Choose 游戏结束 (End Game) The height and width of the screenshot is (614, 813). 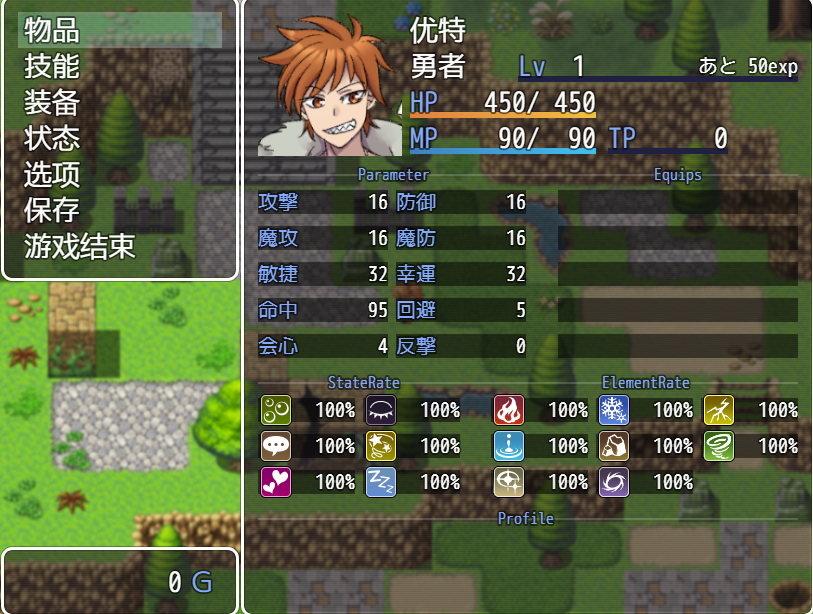(x=80, y=246)
